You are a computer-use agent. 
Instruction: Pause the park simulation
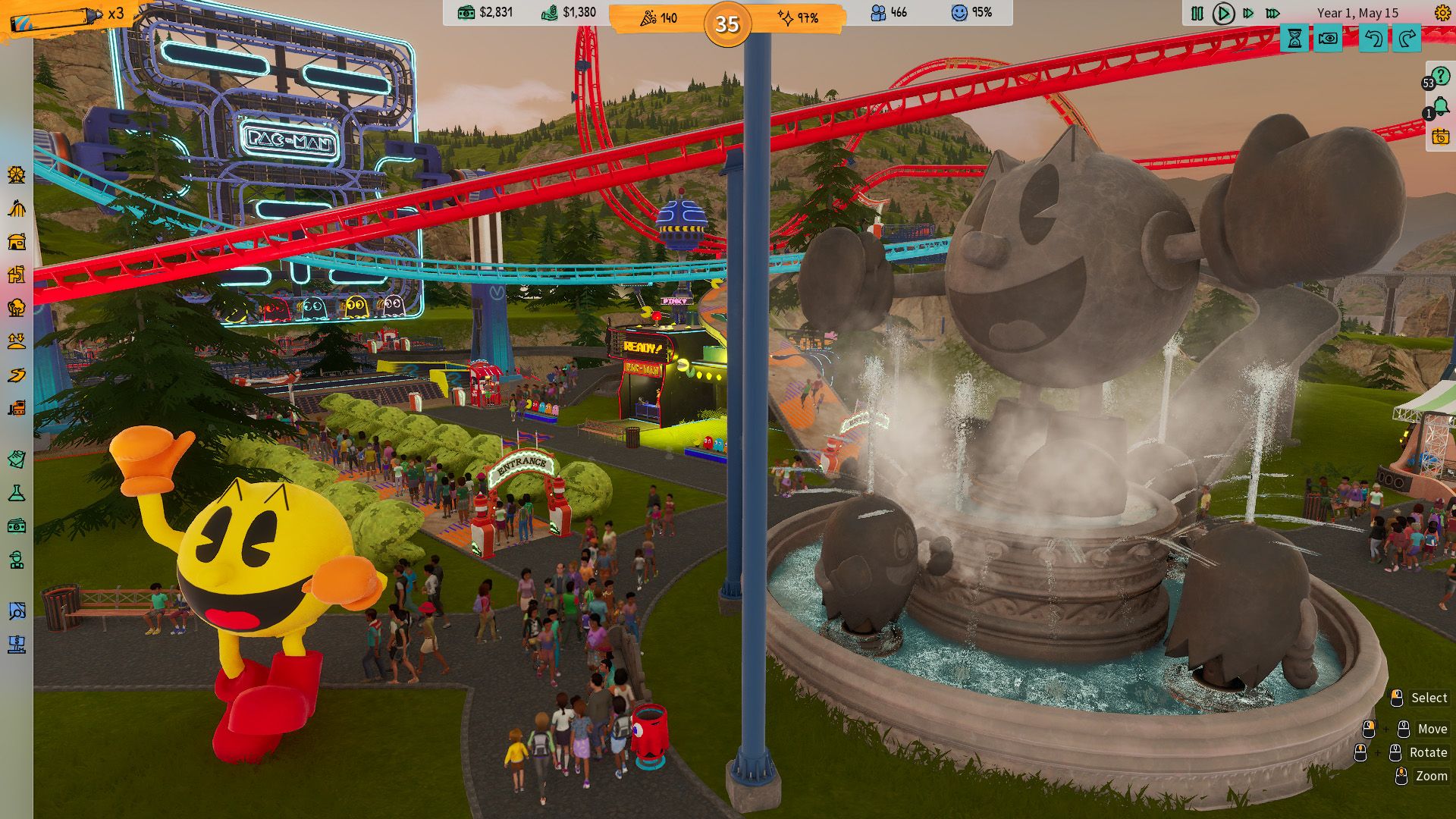[1197, 13]
